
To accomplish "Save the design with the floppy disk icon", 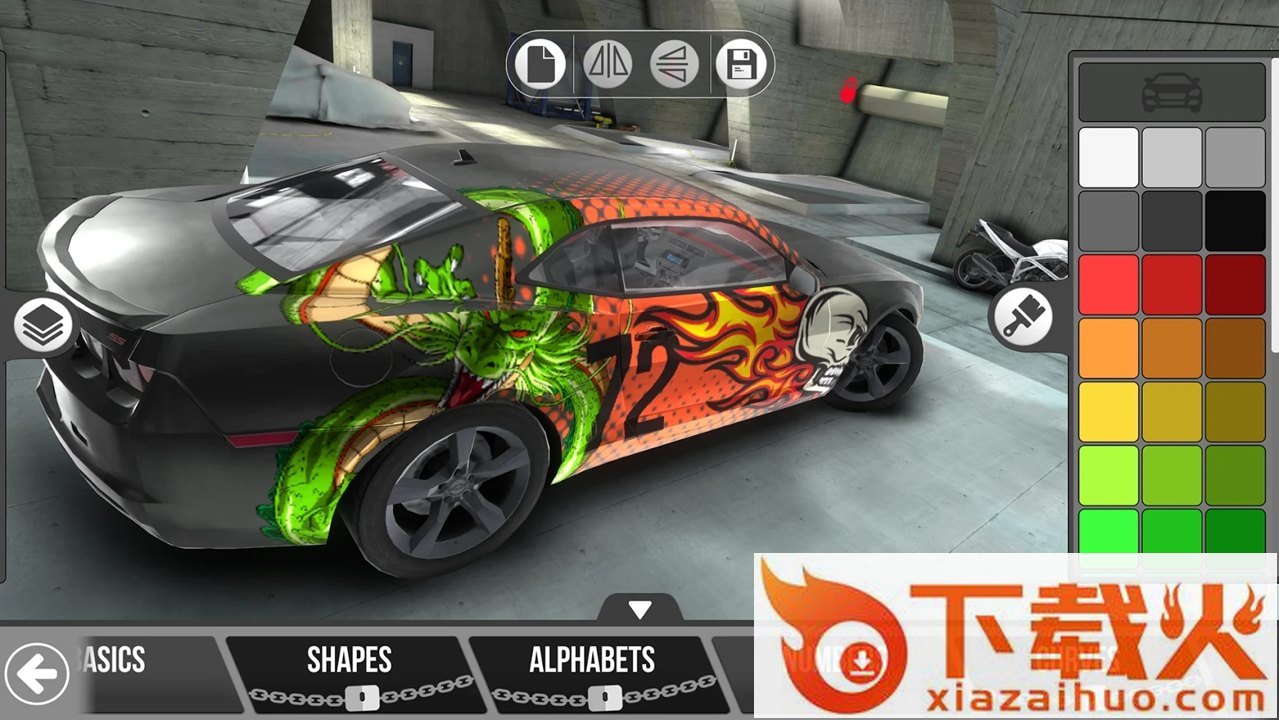I will pos(741,65).
